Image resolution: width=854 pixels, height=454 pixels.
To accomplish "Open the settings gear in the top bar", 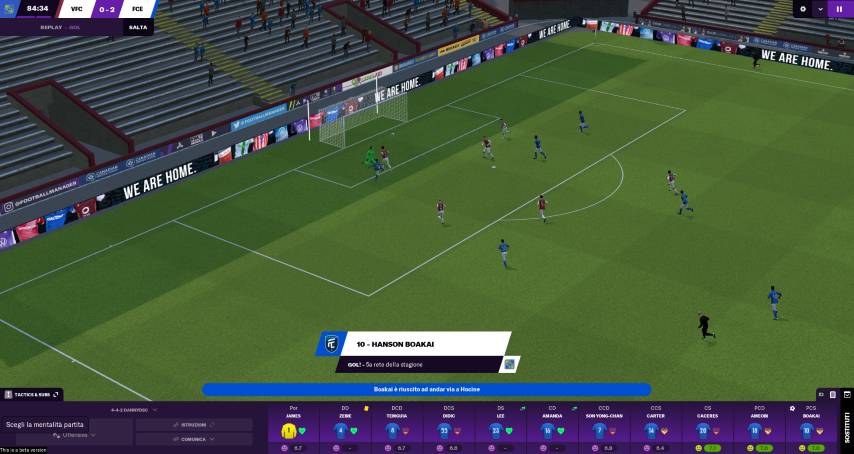I will [x=803, y=9].
